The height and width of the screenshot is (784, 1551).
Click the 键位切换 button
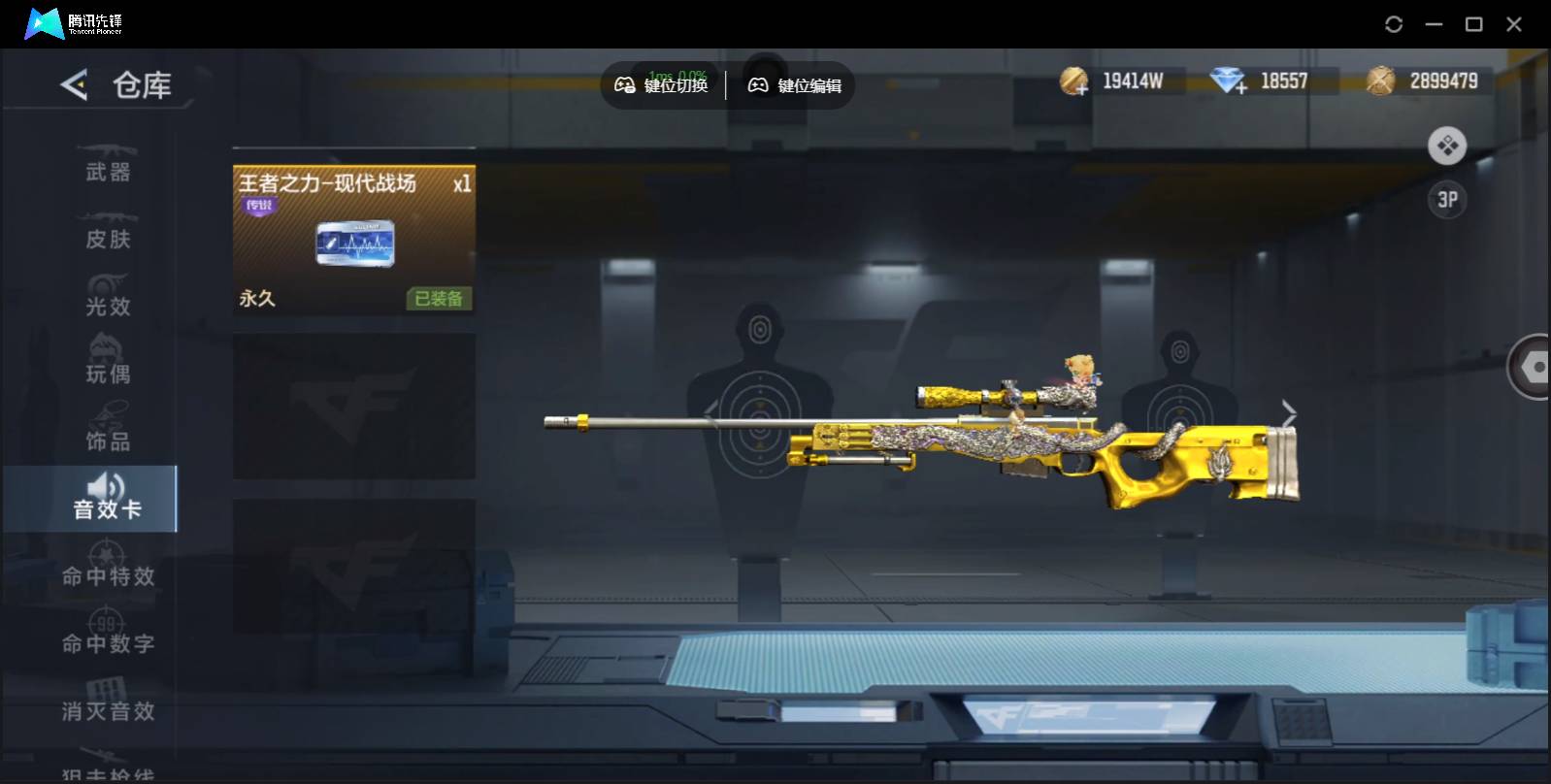pyautogui.click(x=662, y=85)
